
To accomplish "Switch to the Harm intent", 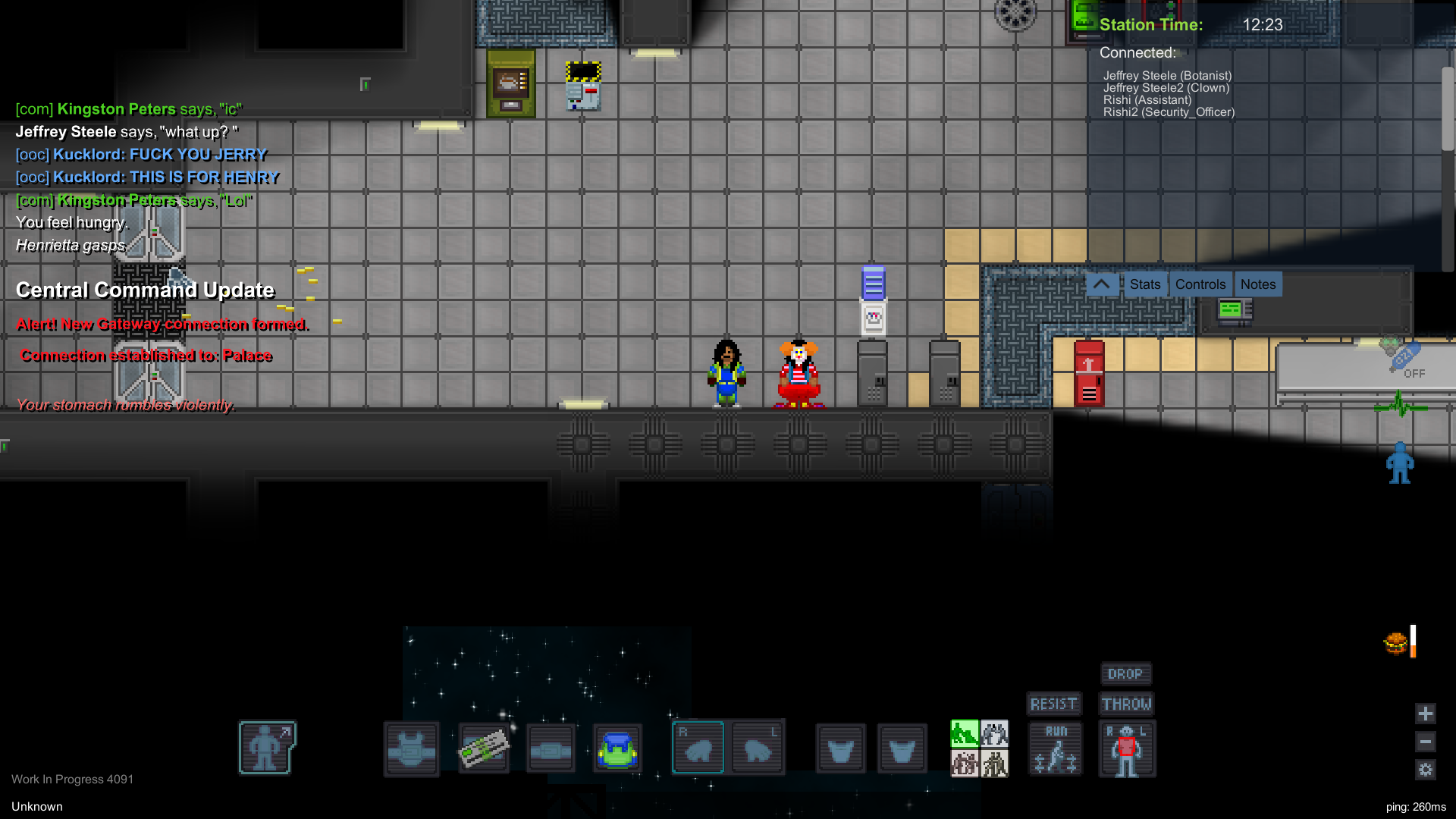I will click(x=994, y=764).
